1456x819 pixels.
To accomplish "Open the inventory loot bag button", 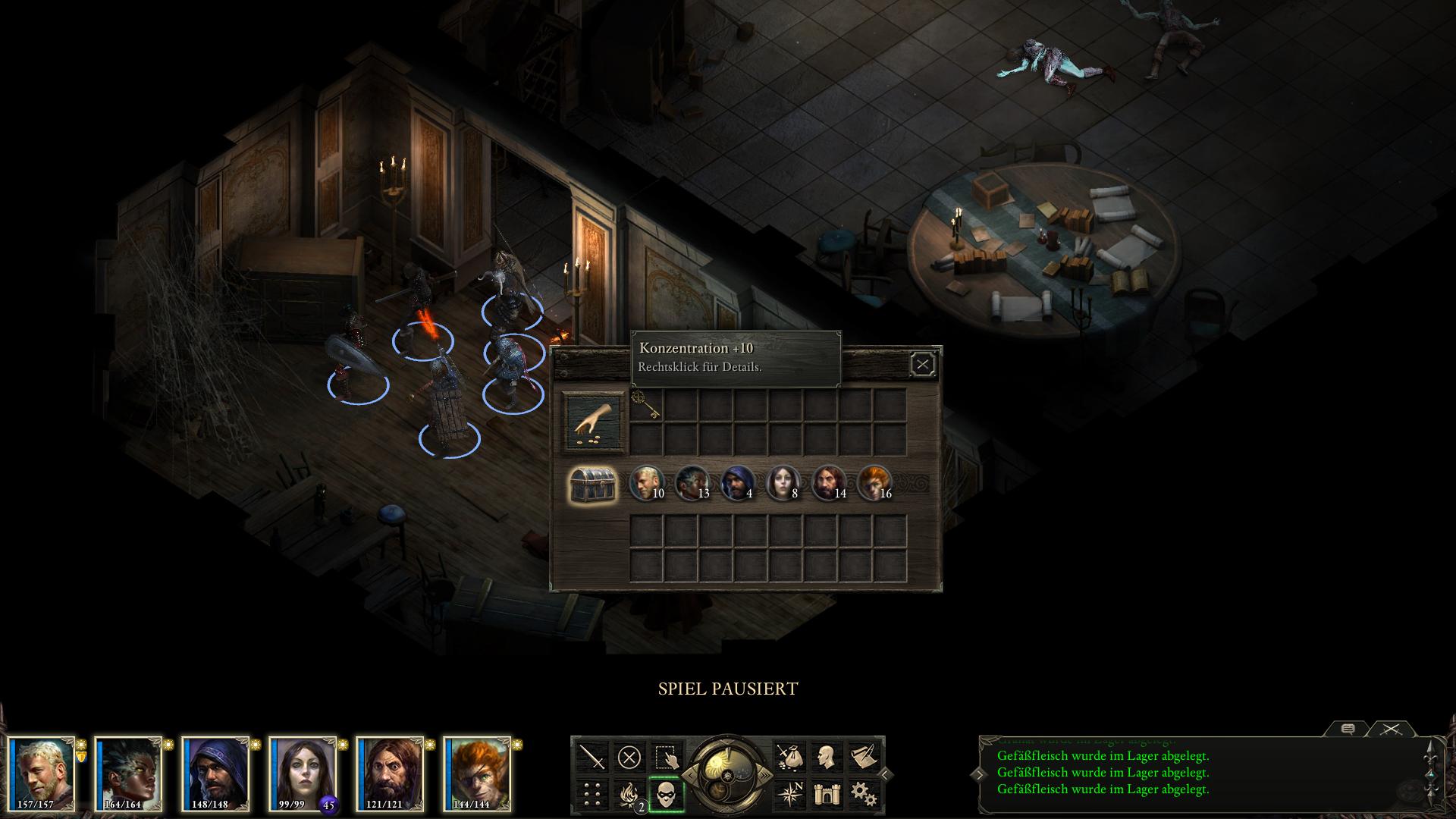I will 789,757.
